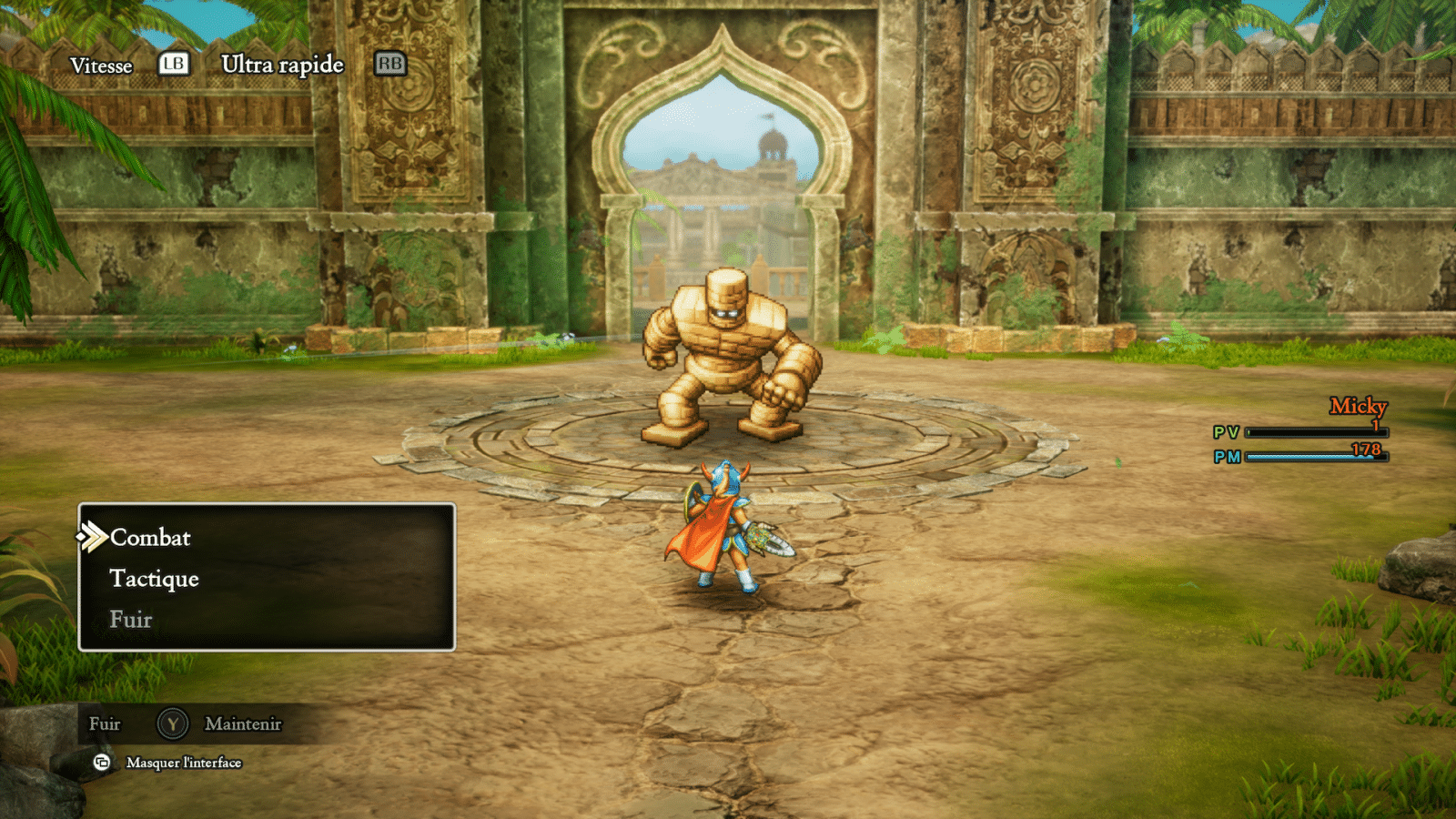This screenshot has width=1456, height=819.
Task: Hide the interface with Masquer l'interface
Action: 183,763
